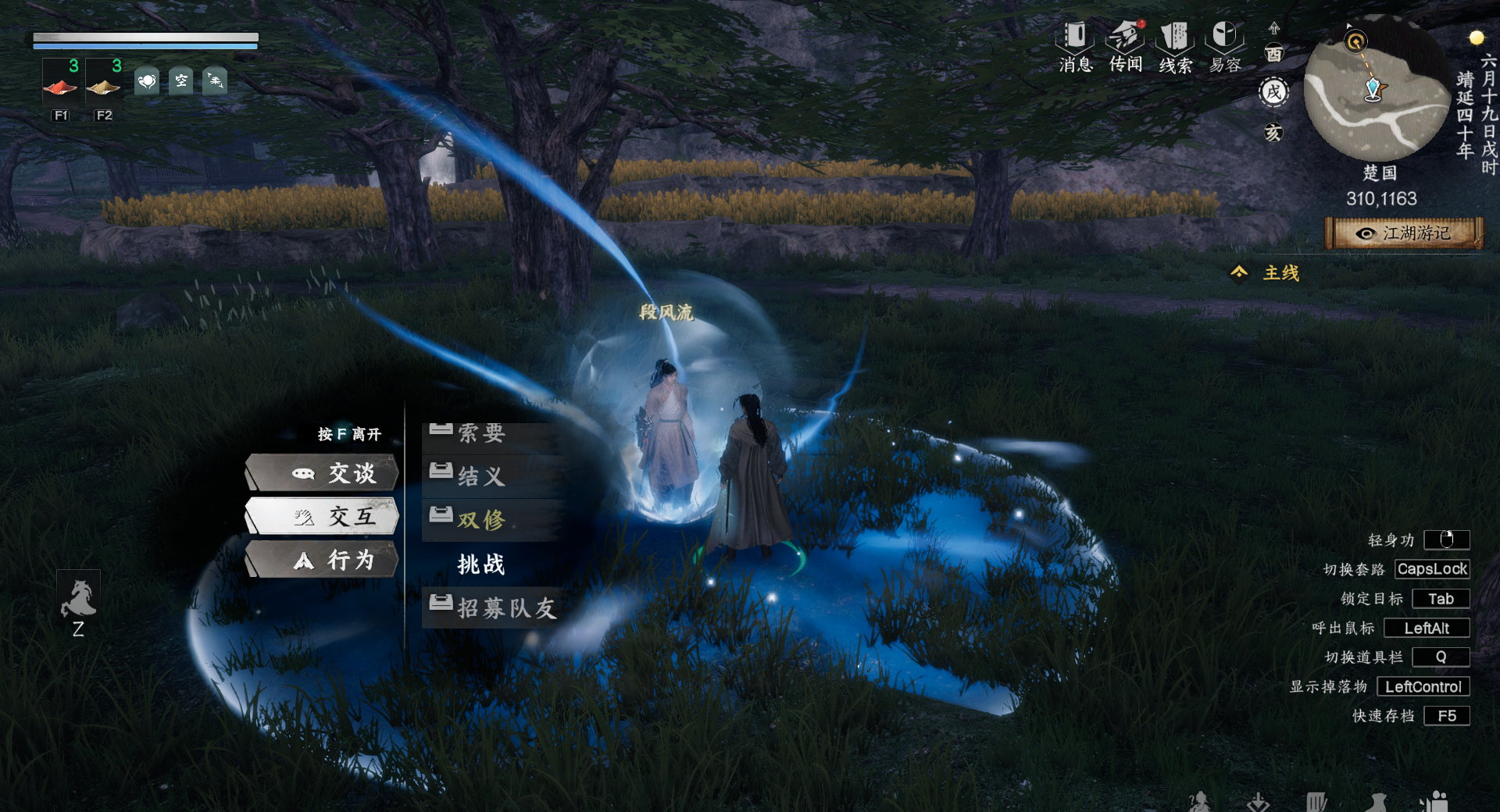Viewport: 1500px width, 812px height.
Task: Choose 挑战 to challenge the NPC
Action: pyautogui.click(x=481, y=564)
